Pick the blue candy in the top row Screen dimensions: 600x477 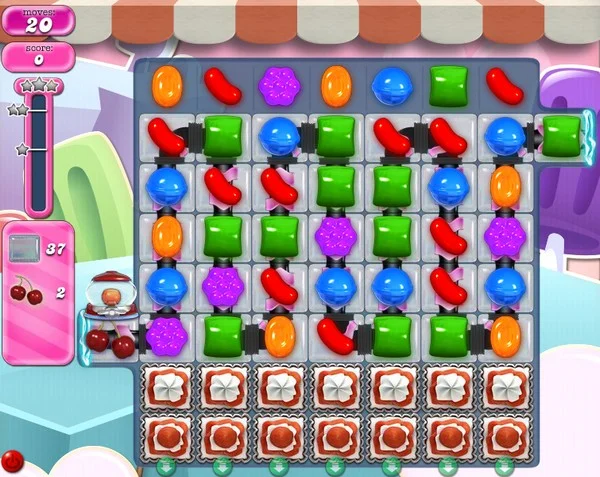[390, 87]
